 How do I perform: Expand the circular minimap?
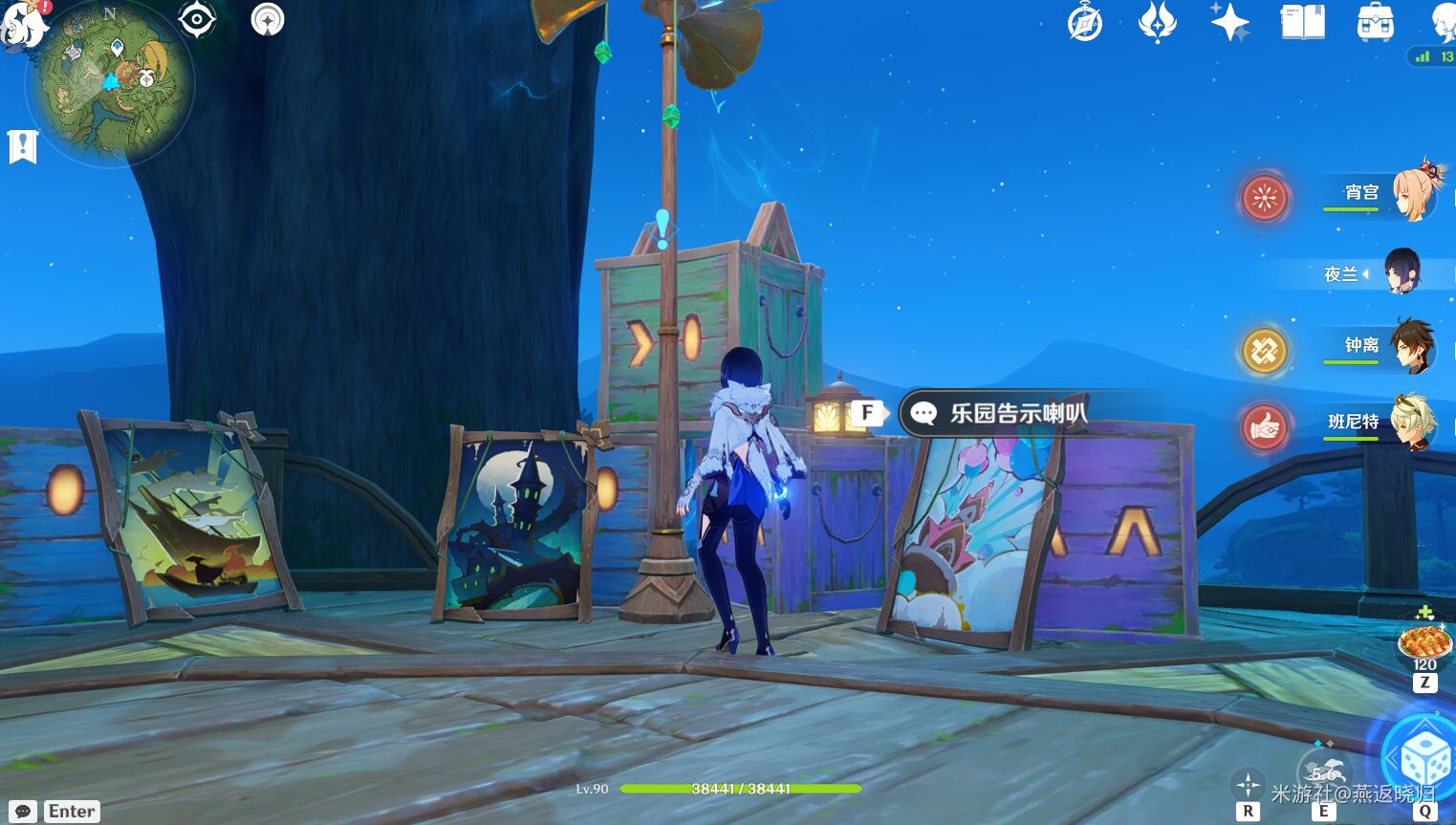111,84
